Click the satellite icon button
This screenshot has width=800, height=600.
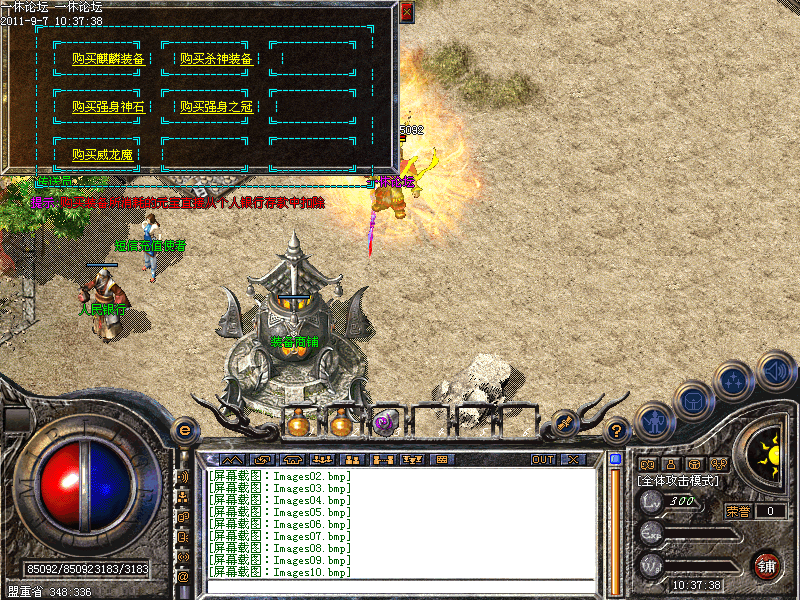pos(564,424)
